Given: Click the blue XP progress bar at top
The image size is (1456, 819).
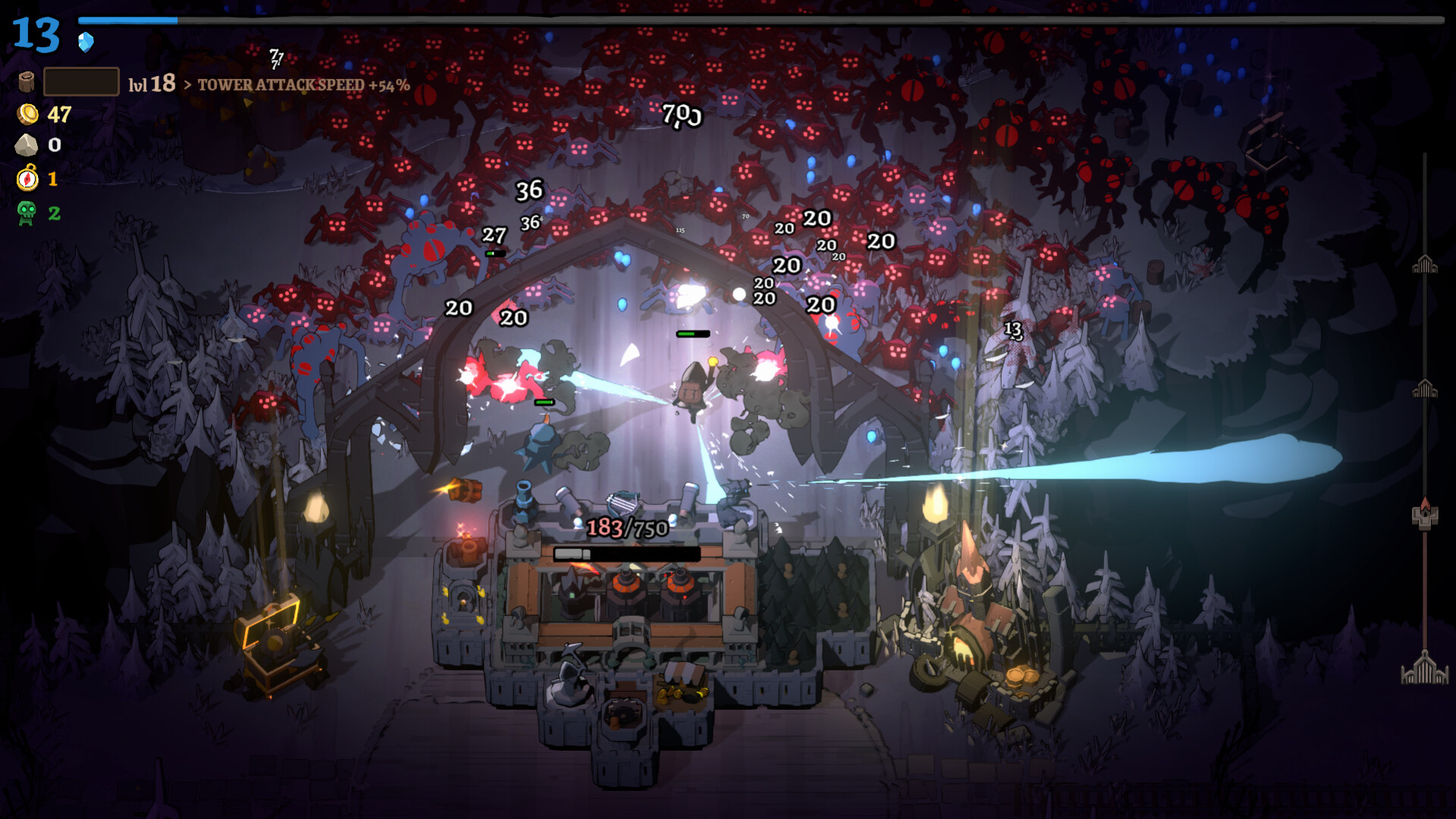Looking at the screenshot, I should (127, 20).
